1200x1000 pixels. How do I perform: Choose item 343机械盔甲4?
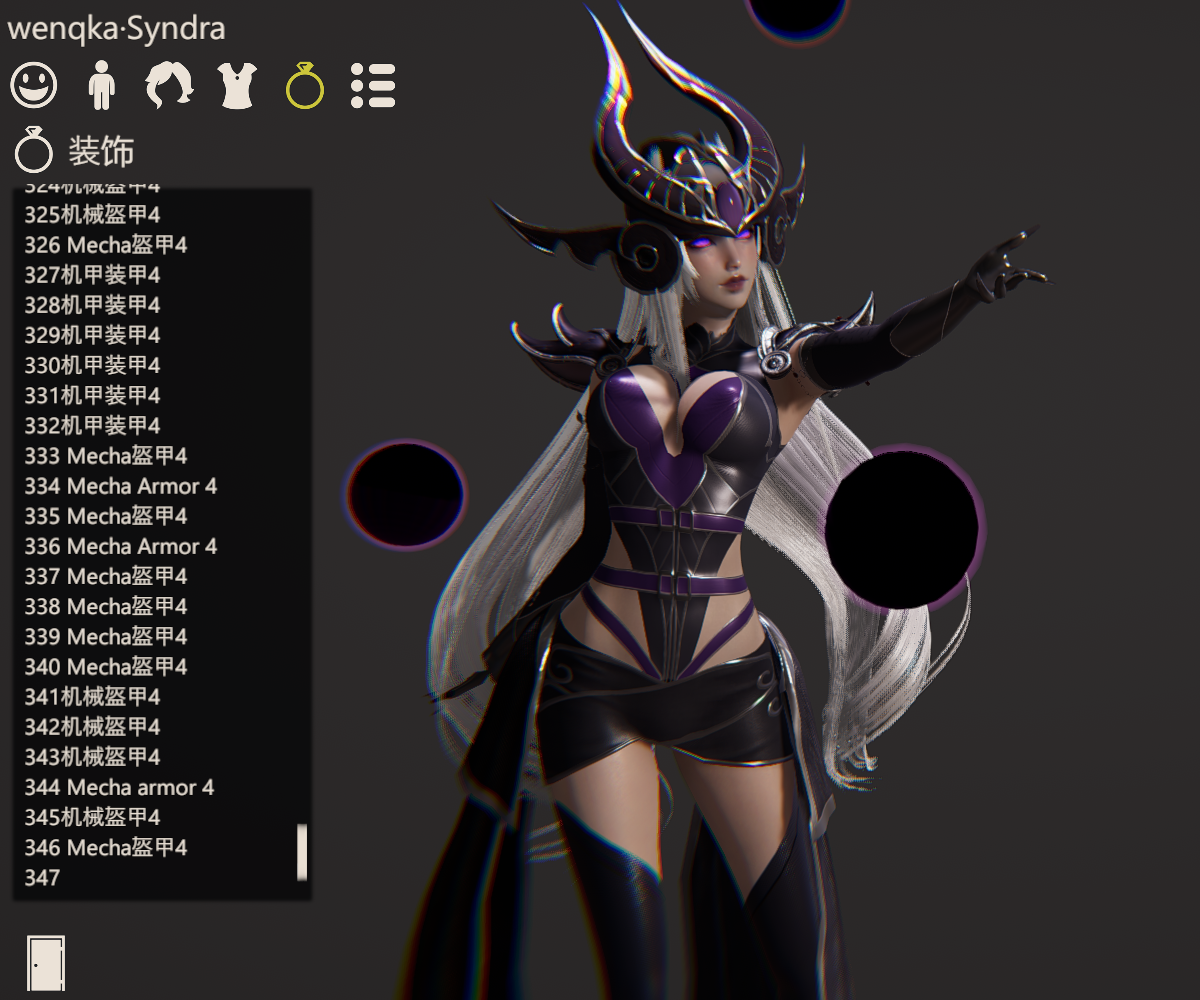tap(92, 757)
